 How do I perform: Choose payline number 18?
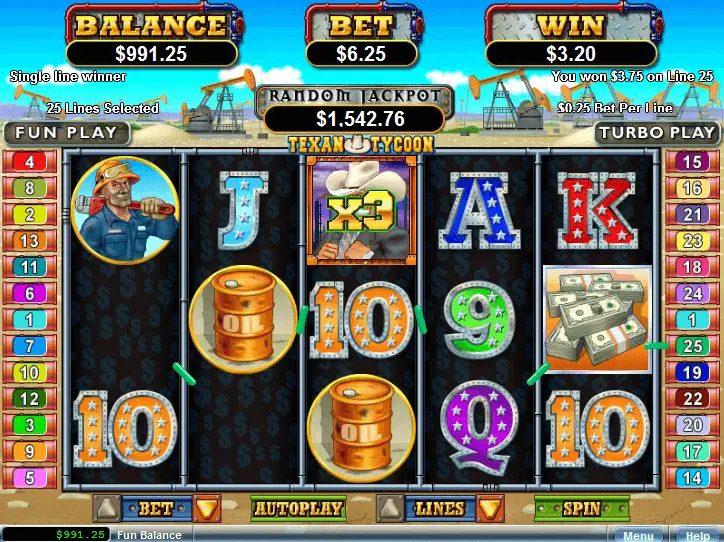tap(691, 267)
